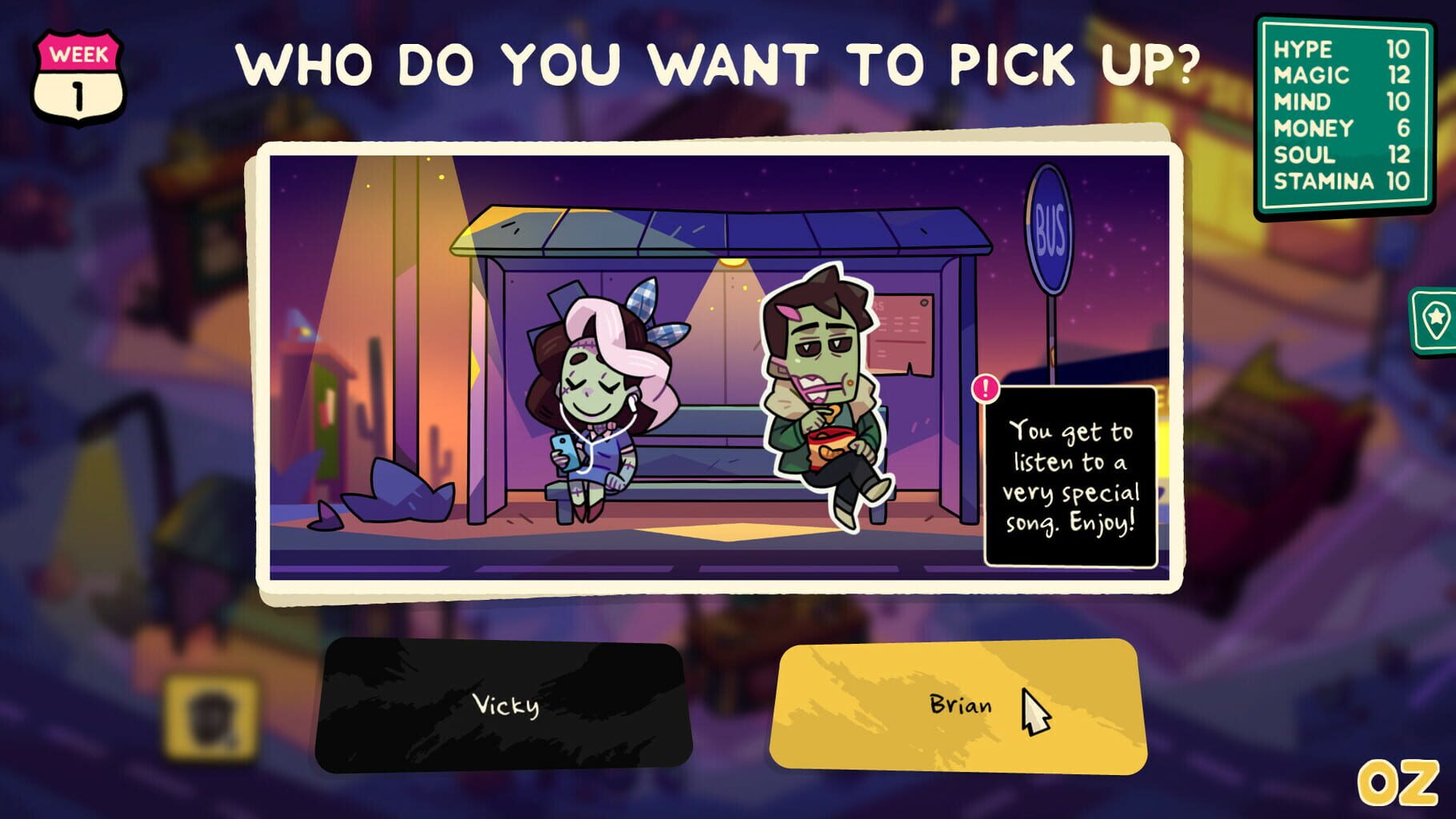Viewport: 1456px width, 819px height.
Task: Select the MONEY row on the stats board
Action: 1344,129
